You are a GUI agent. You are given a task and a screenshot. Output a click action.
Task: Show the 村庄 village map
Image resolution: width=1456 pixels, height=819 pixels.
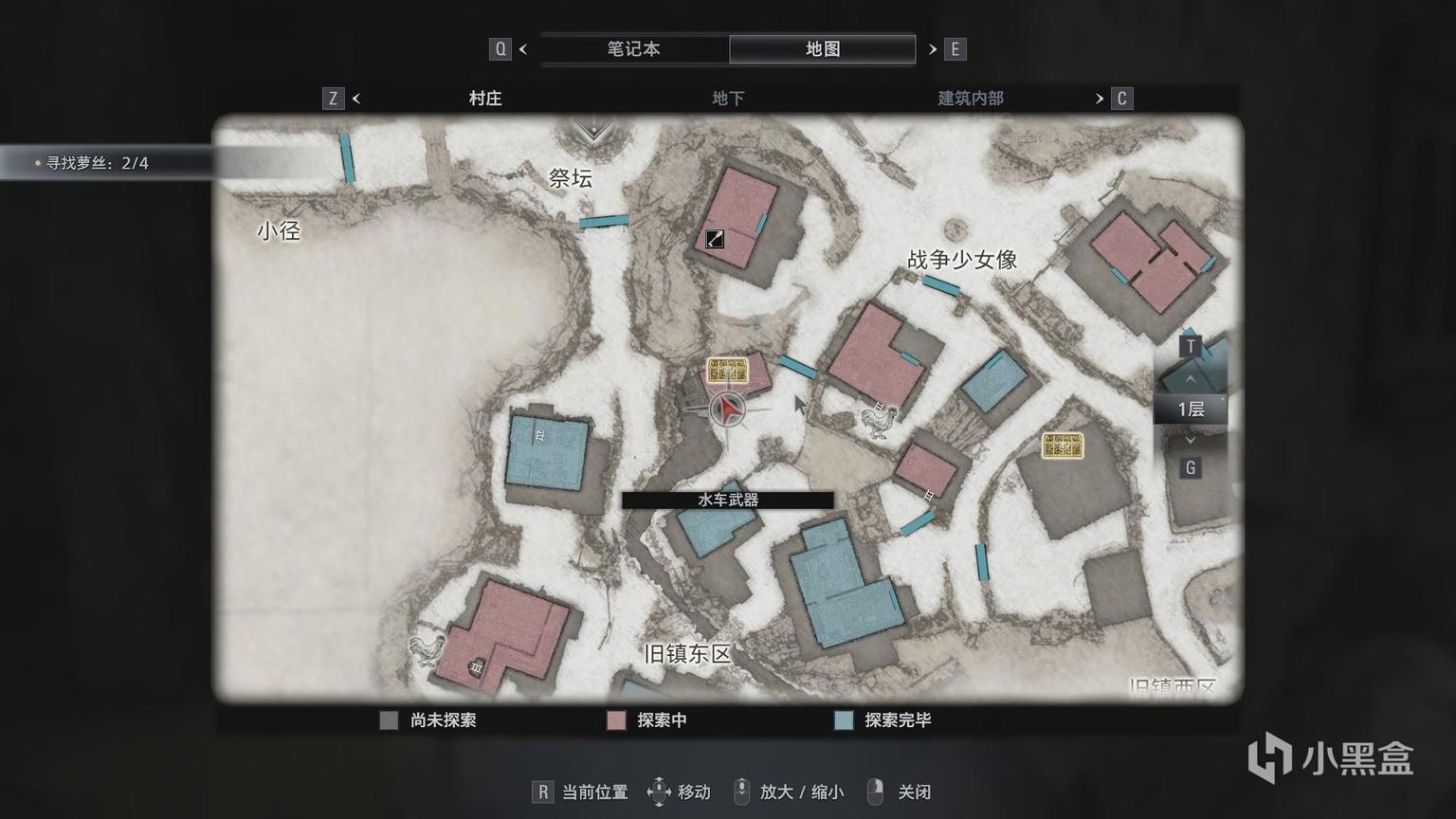click(x=484, y=99)
